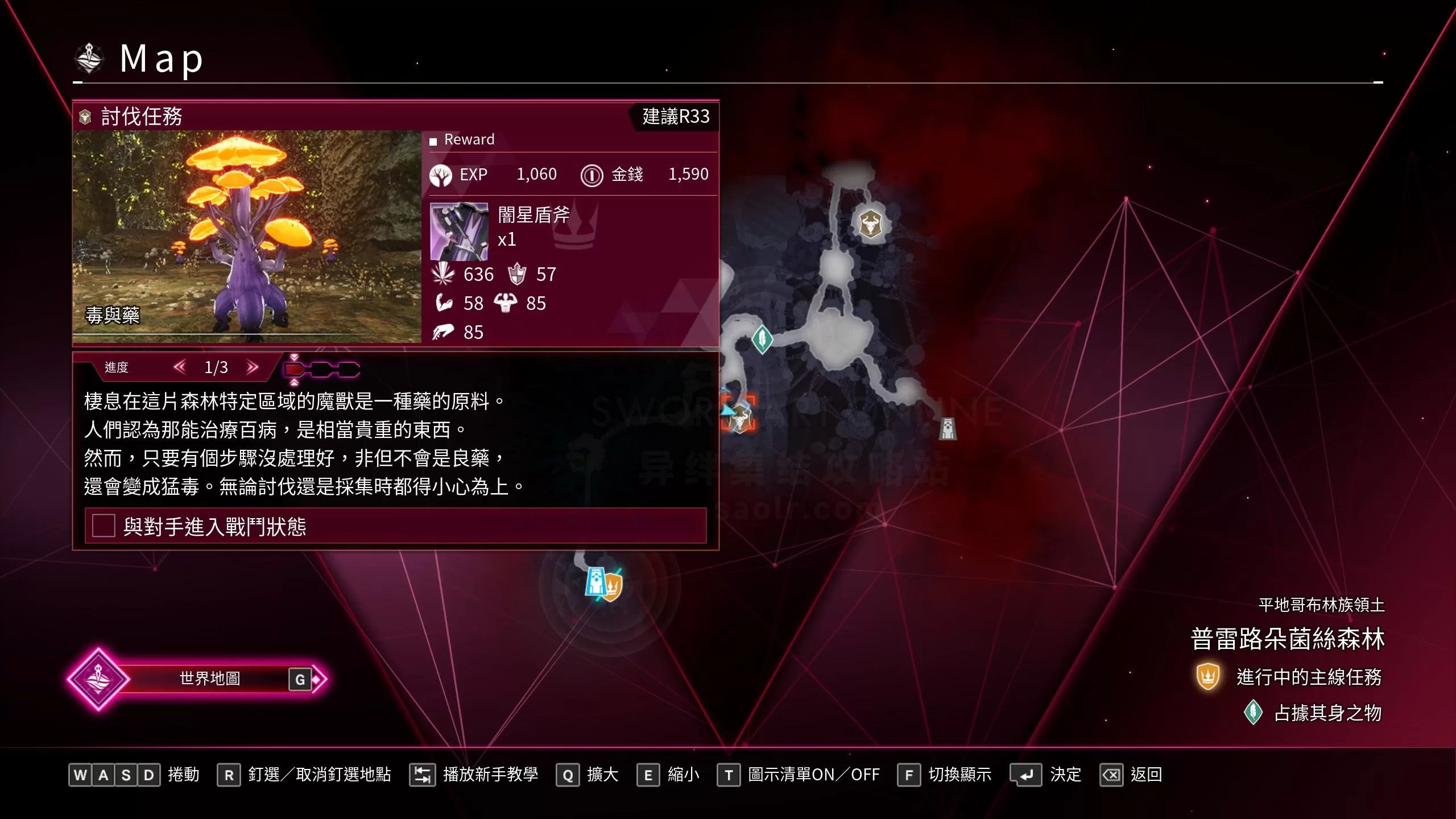Select the green feather quest map marker

(x=762, y=339)
